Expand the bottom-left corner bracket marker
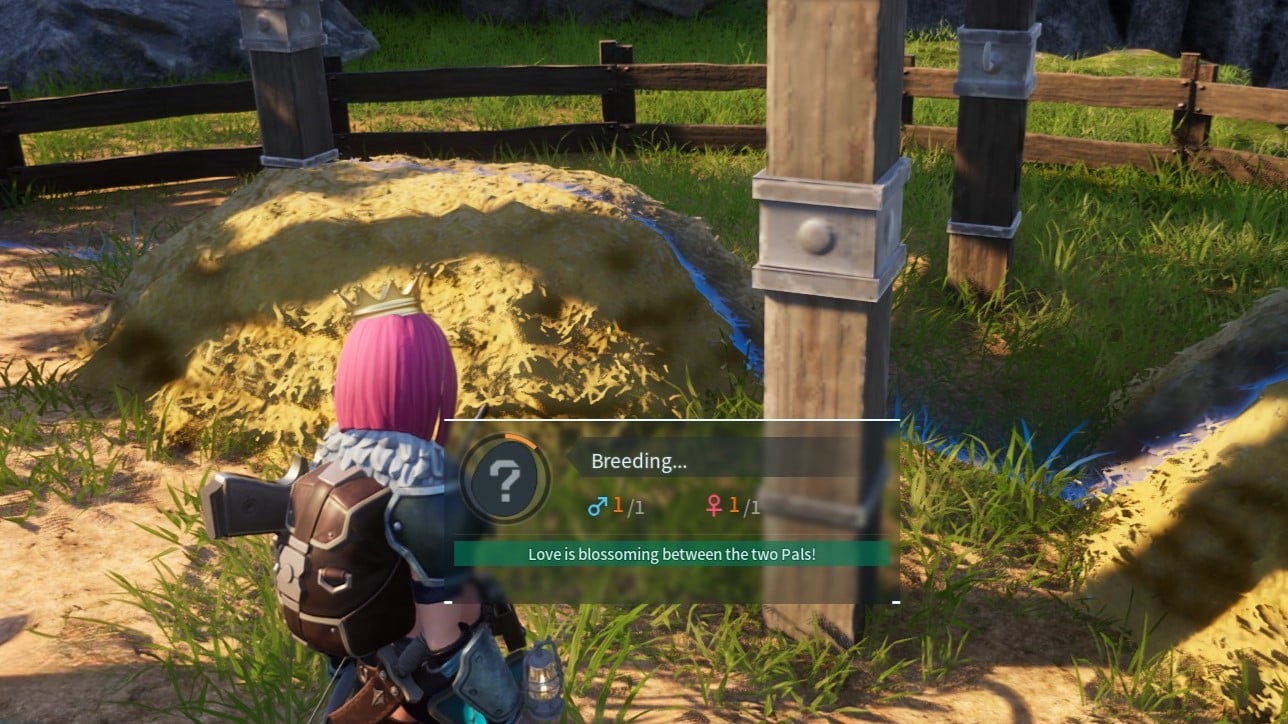The image size is (1288, 724). click(x=448, y=601)
